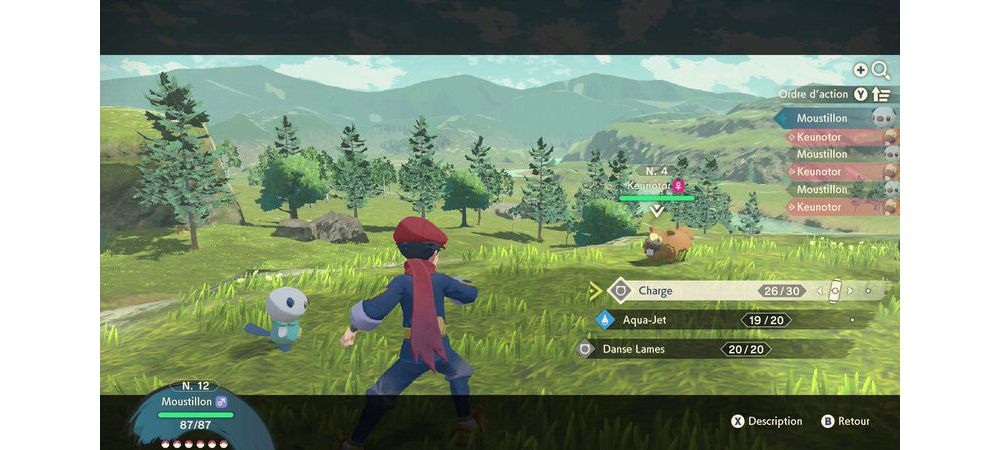Toggle the Ordre d'action list icon
Viewport: 1000px width, 450px height.
click(881, 95)
